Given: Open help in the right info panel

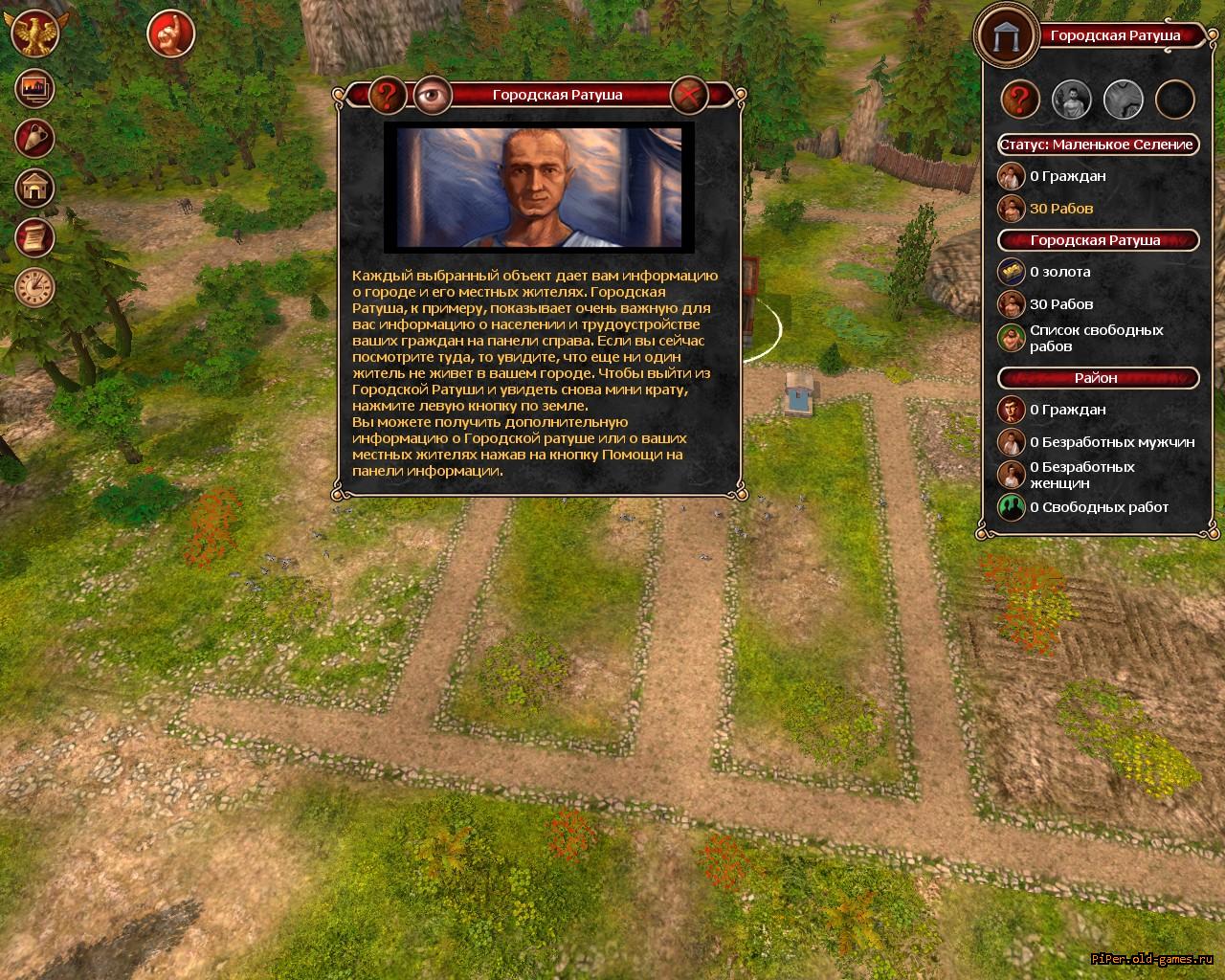Looking at the screenshot, I should pos(1021,99).
